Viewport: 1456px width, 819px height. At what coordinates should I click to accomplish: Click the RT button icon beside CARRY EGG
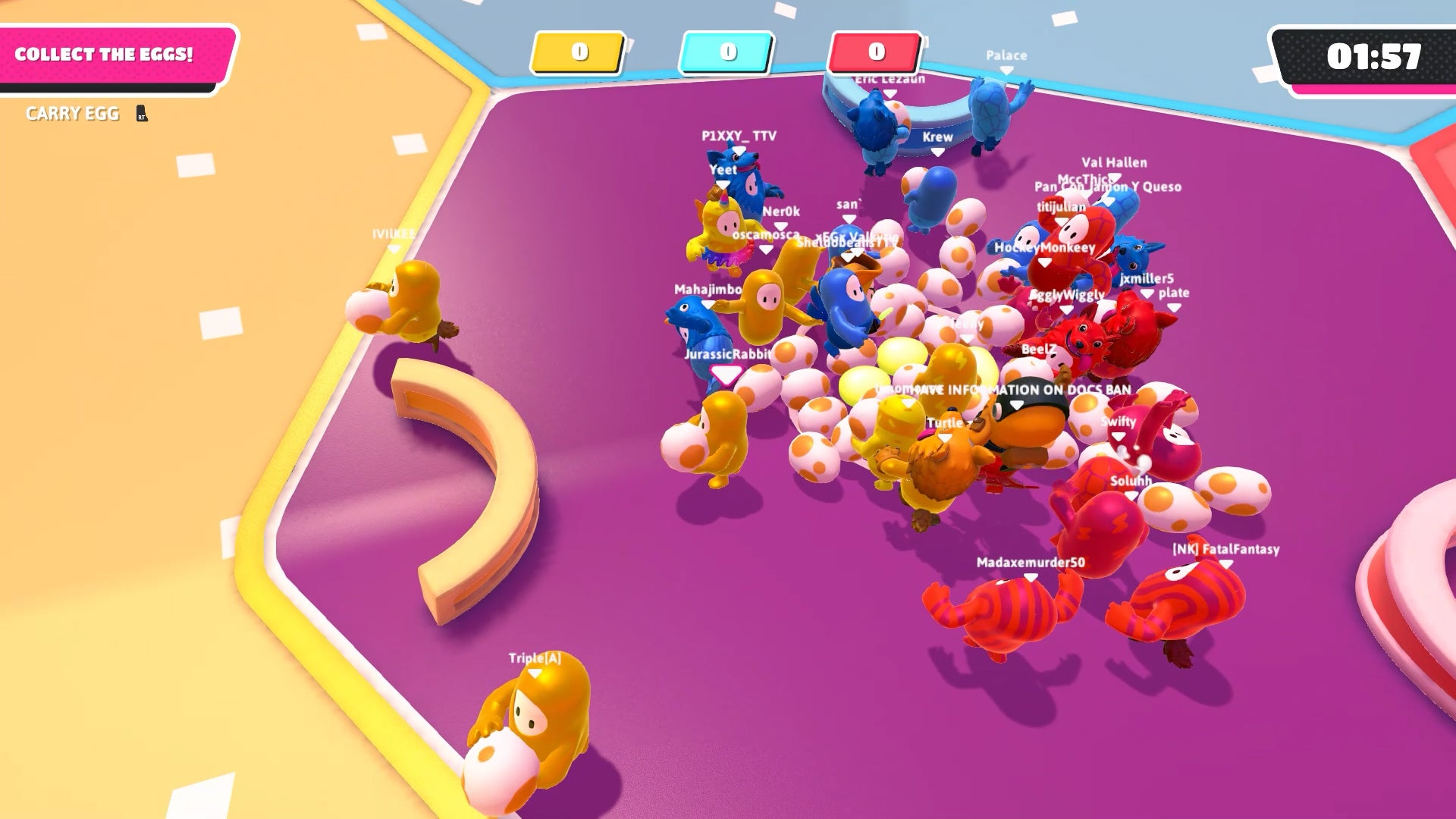141,115
